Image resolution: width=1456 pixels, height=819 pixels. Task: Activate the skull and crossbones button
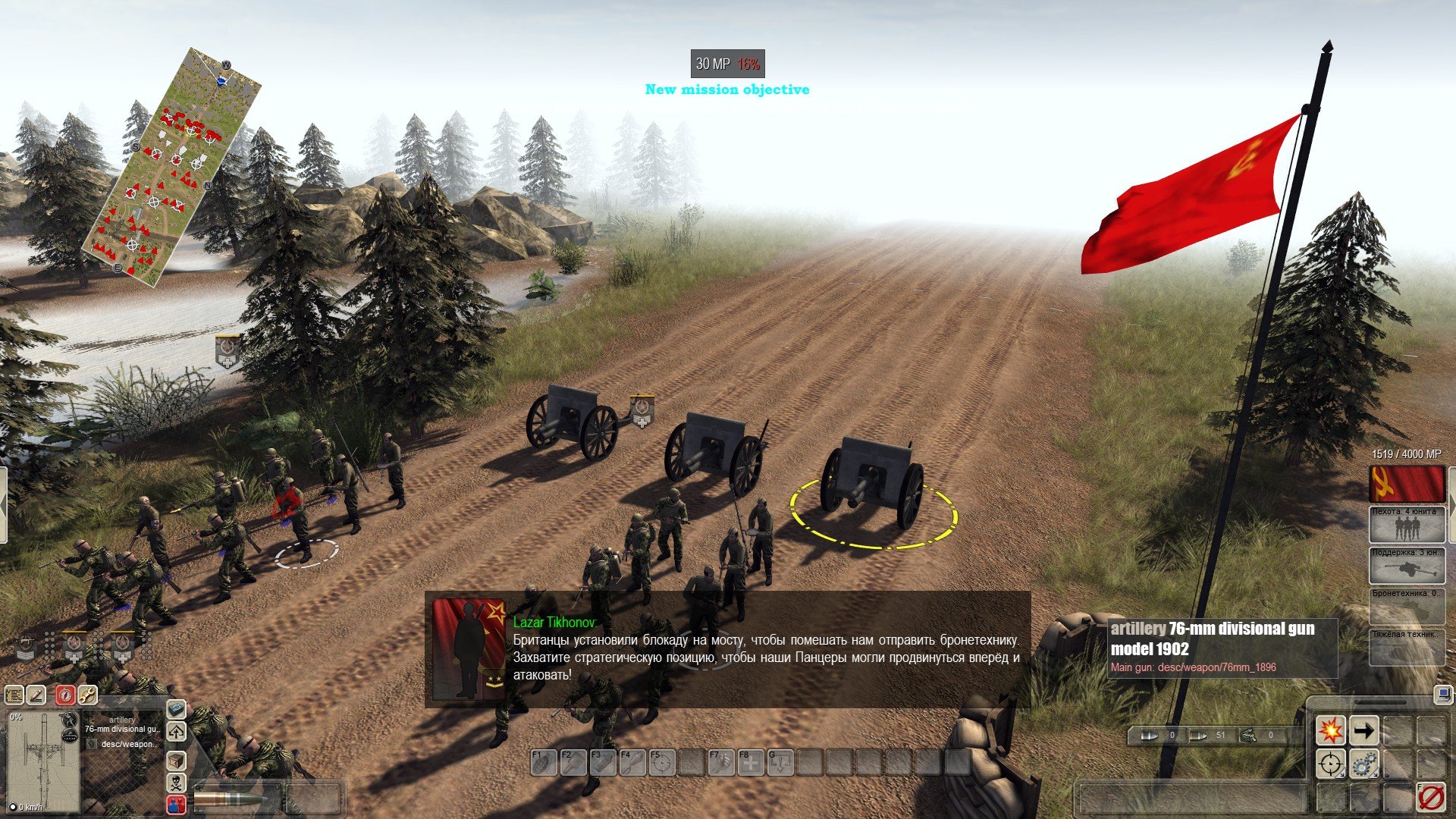(x=176, y=783)
